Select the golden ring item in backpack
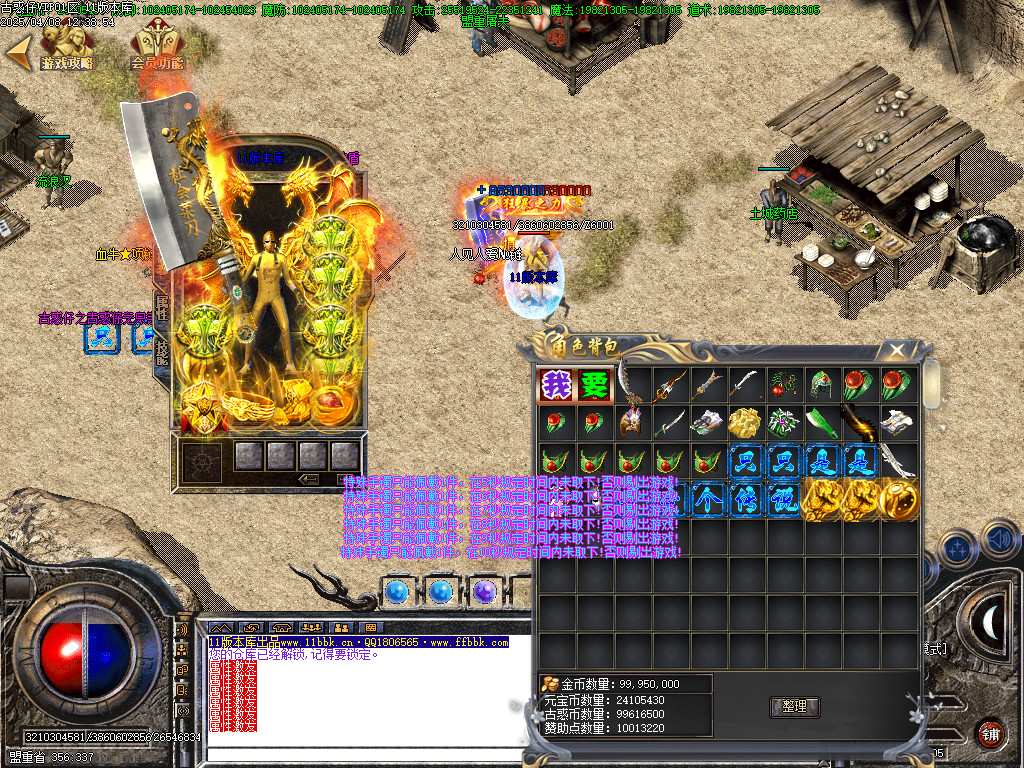 (897, 499)
